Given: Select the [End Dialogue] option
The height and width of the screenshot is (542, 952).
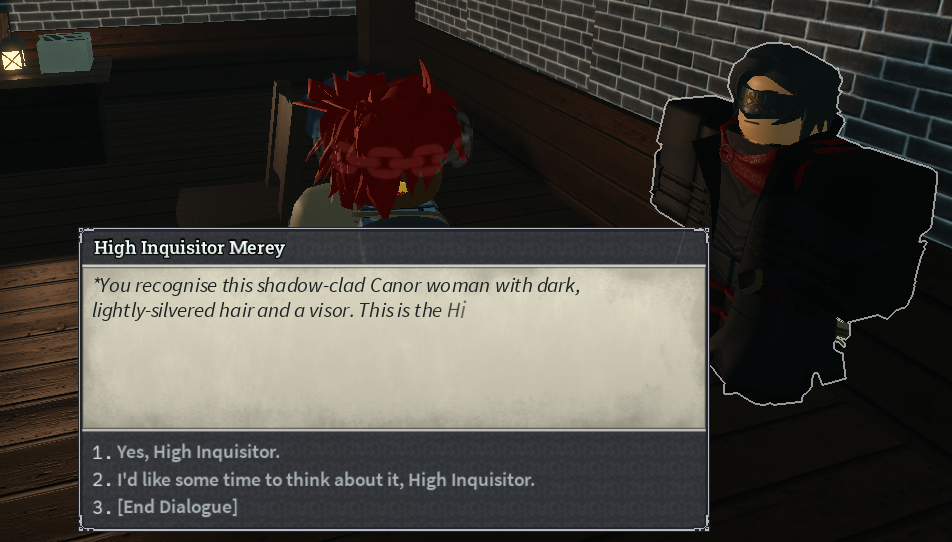Looking at the screenshot, I should pyautogui.click(x=177, y=507).
